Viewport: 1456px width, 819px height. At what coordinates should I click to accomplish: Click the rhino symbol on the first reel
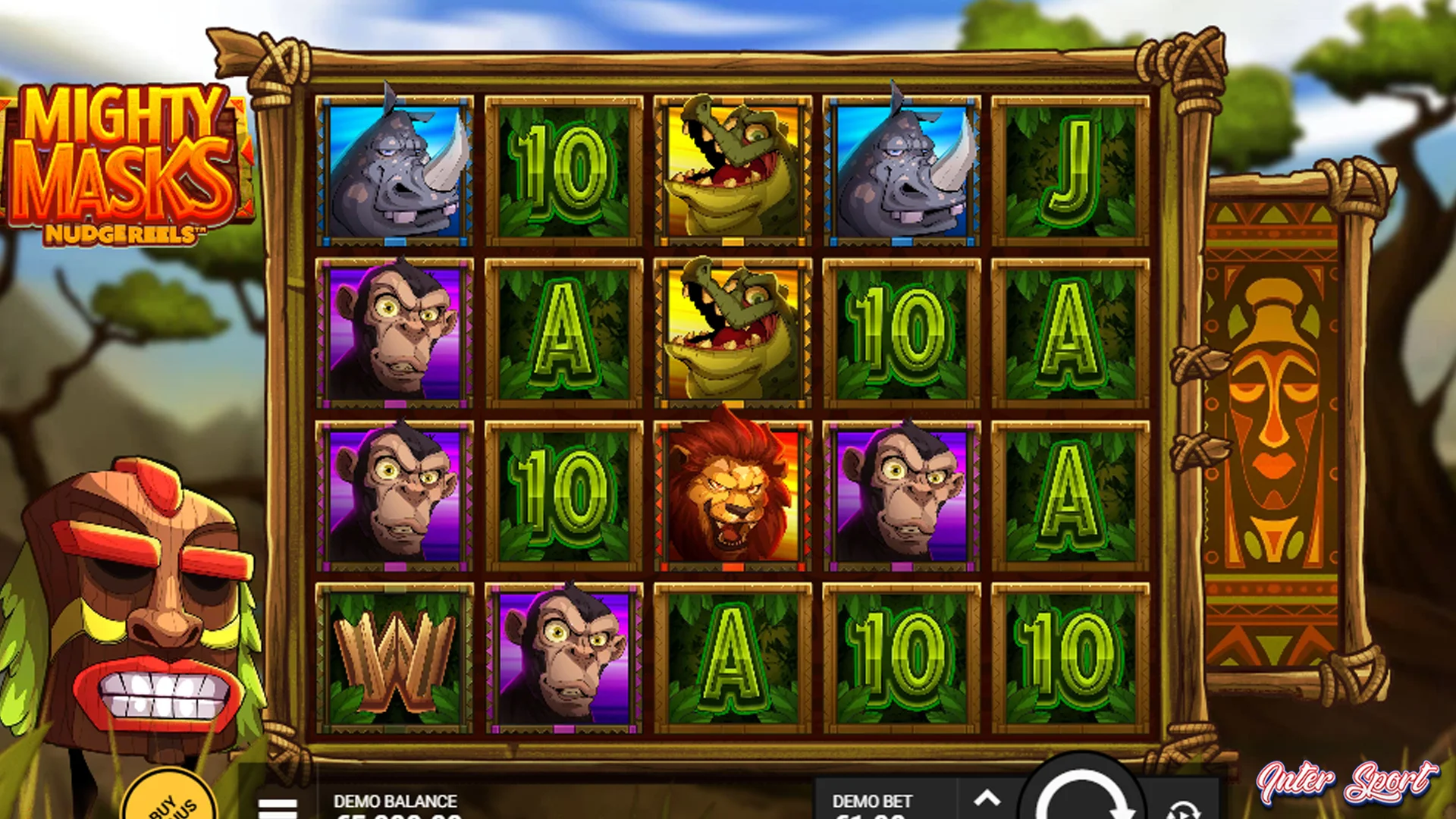pyautogui.click(x=396, y=168)
